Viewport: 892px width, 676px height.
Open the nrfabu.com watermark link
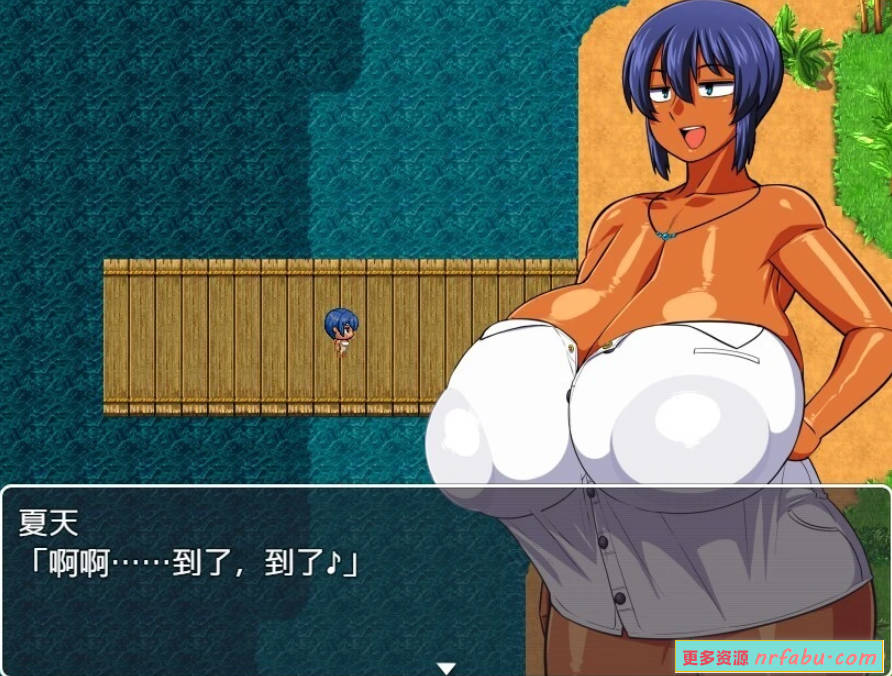coord(779,657)
